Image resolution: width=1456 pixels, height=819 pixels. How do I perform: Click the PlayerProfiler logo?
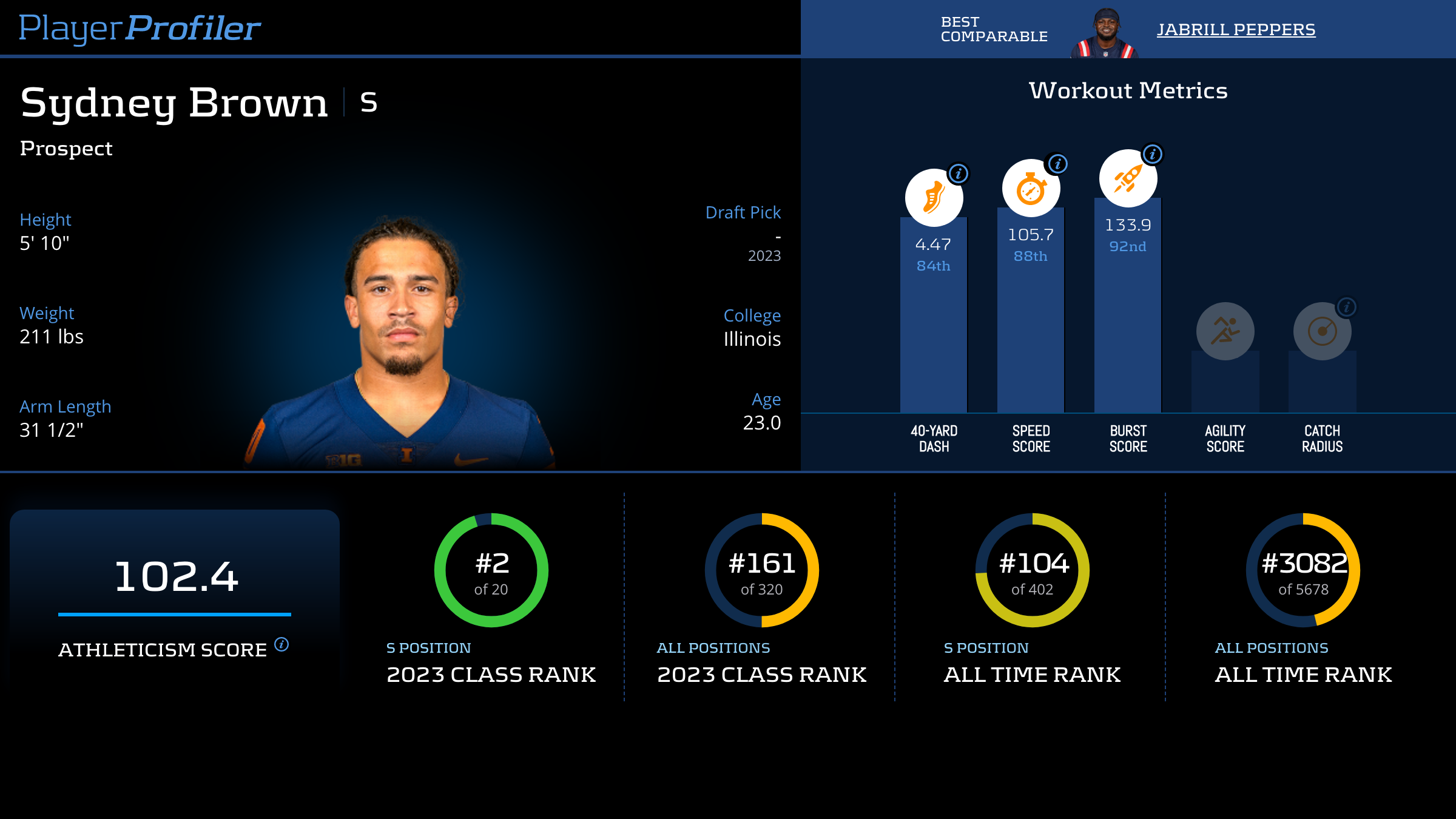click(x=140, y=28)
